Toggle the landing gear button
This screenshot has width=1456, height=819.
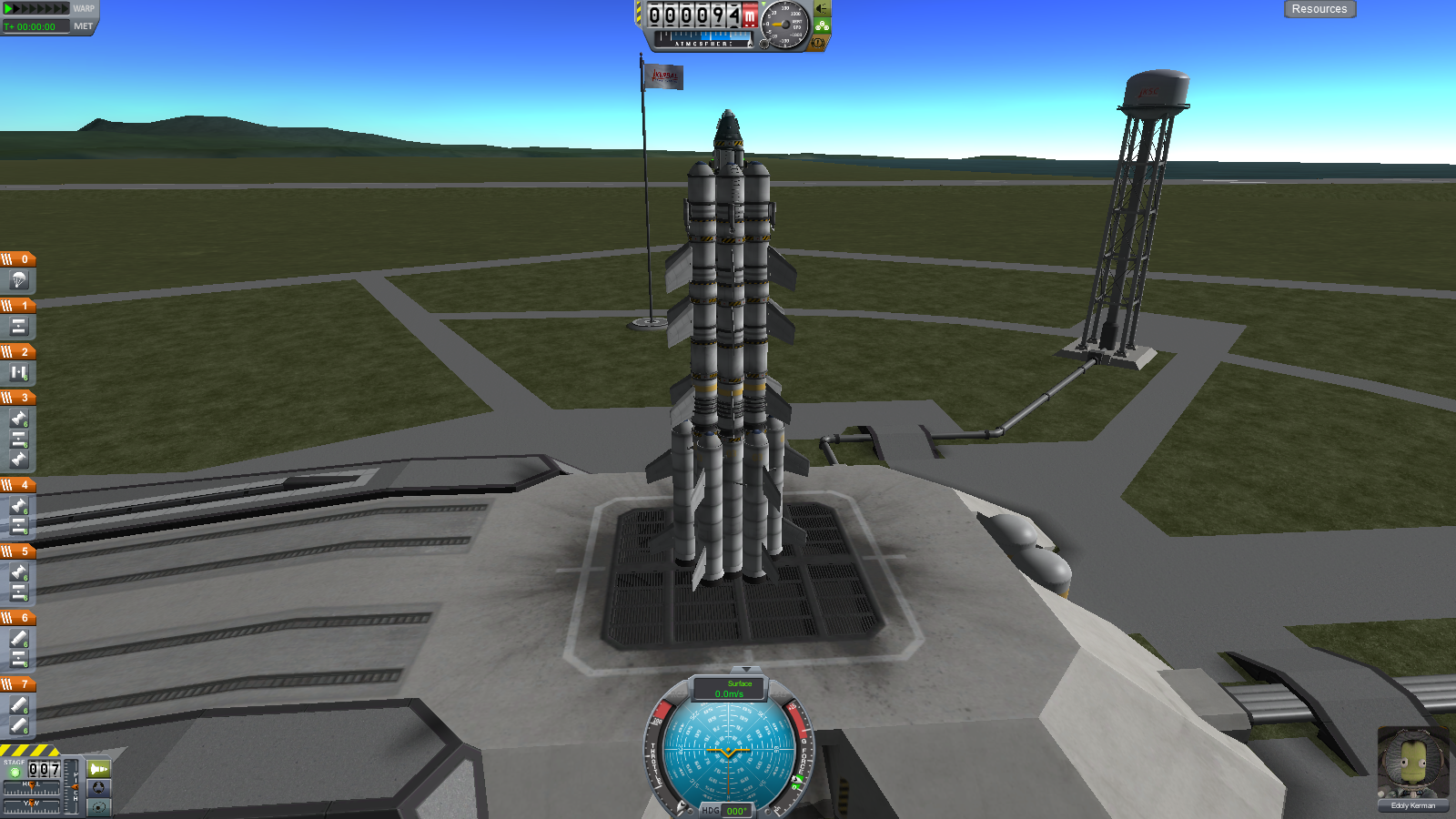click(x=822, y=26)
